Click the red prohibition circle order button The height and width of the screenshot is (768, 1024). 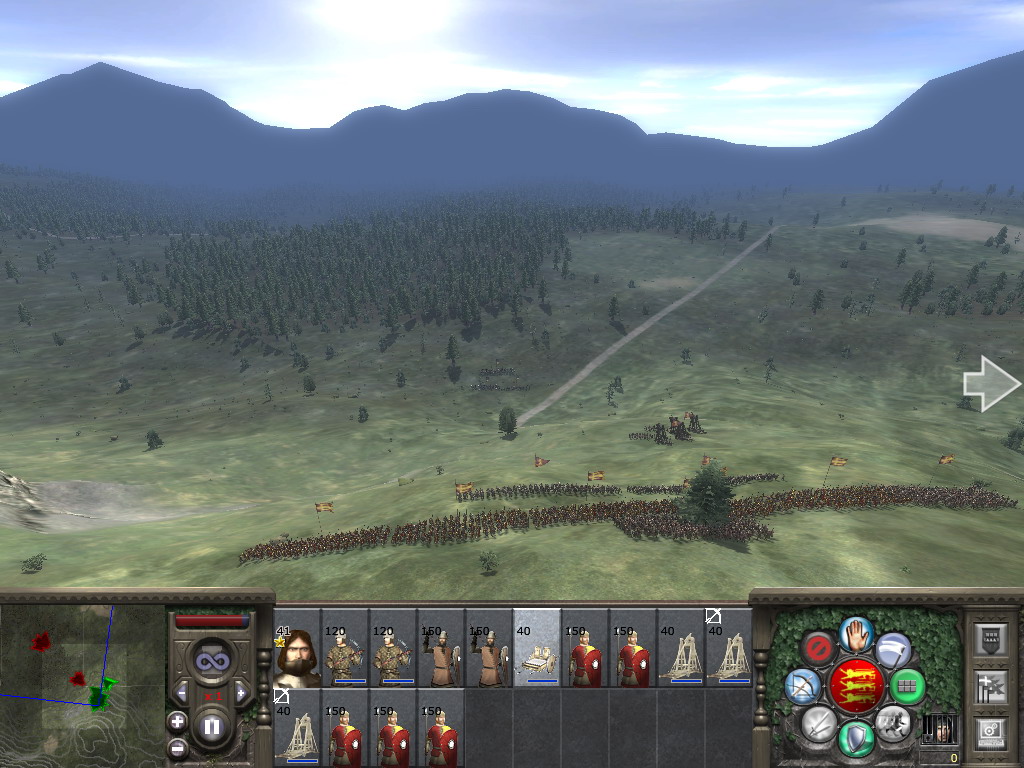click(818, 648)
